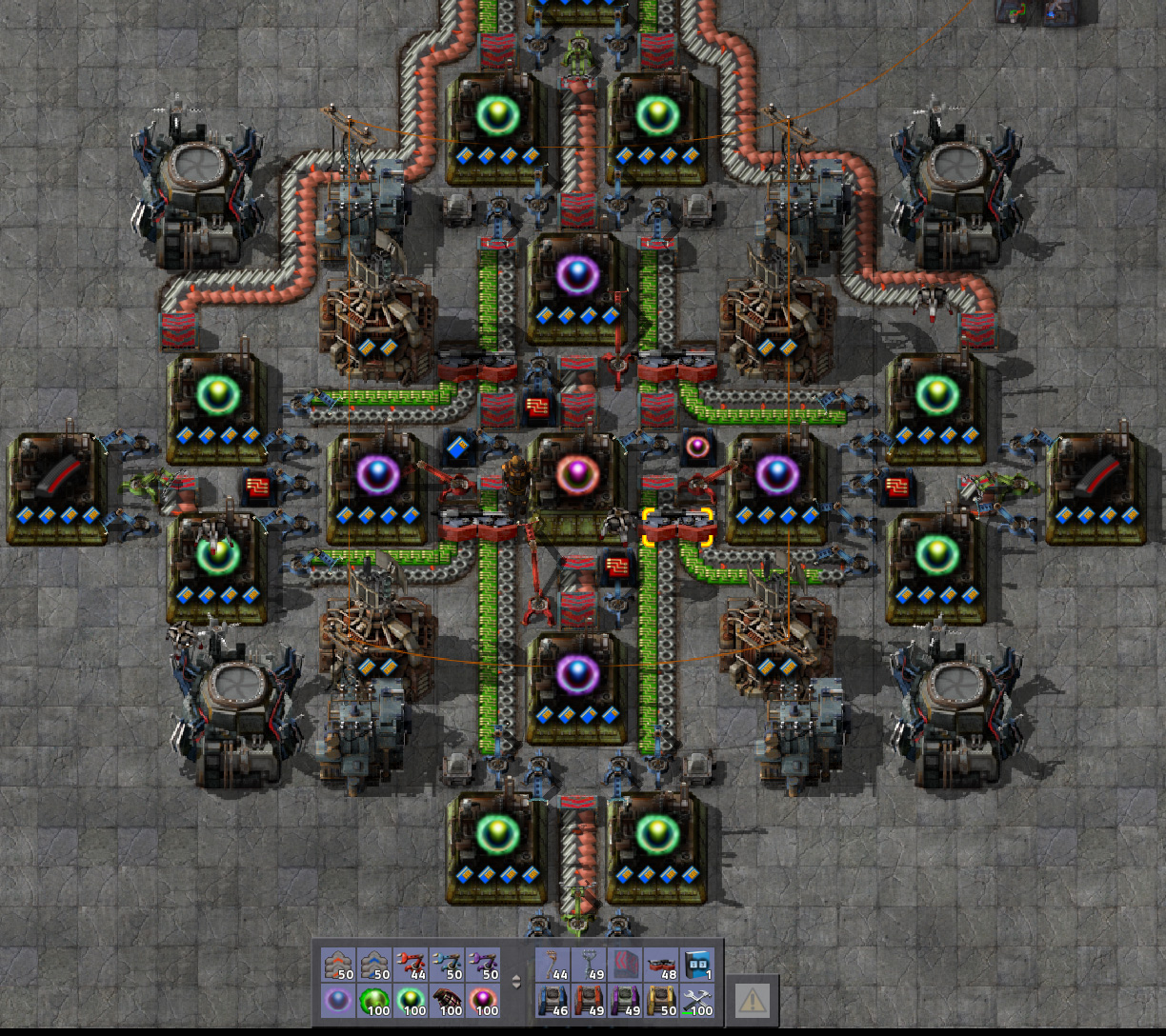Select the blue-arrow transport belt slot

(372, 966)
